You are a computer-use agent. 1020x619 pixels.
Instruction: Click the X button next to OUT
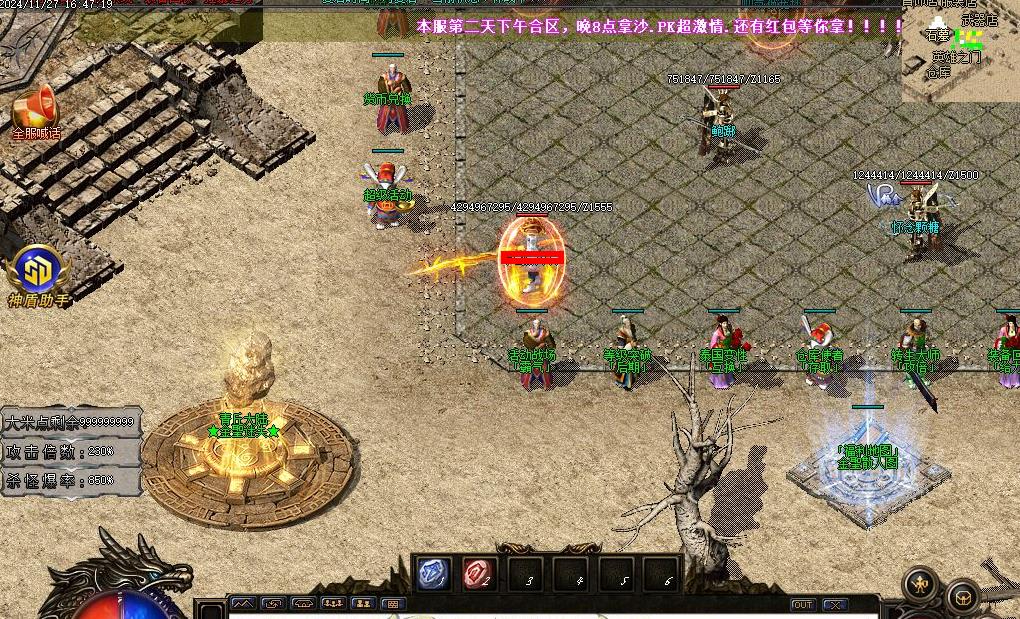(834, 605)
